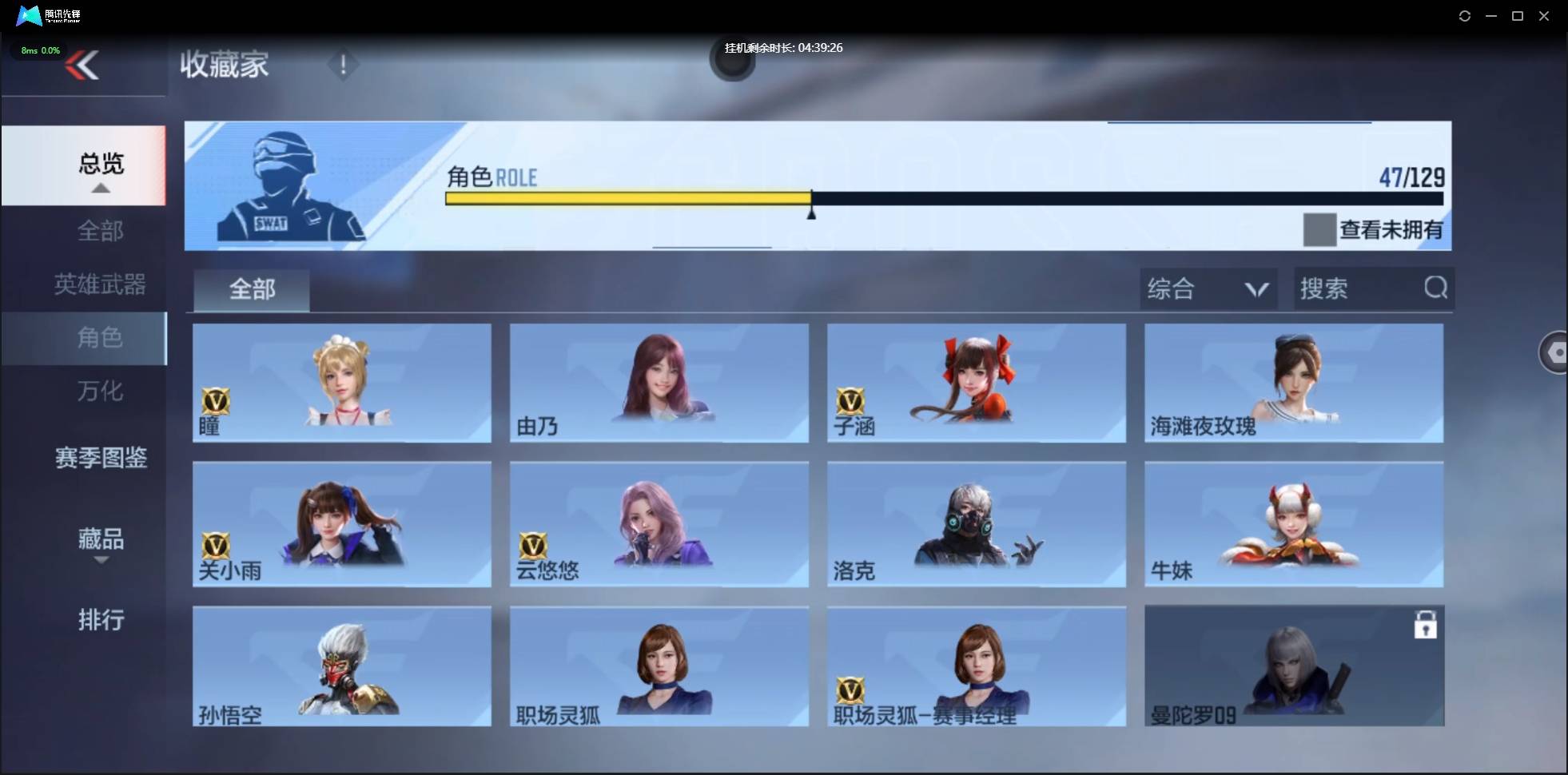Open the exclamation info icon beside 收藏家
The width and height of the screenshot is (1568, 775).
(x=343, y=65)
